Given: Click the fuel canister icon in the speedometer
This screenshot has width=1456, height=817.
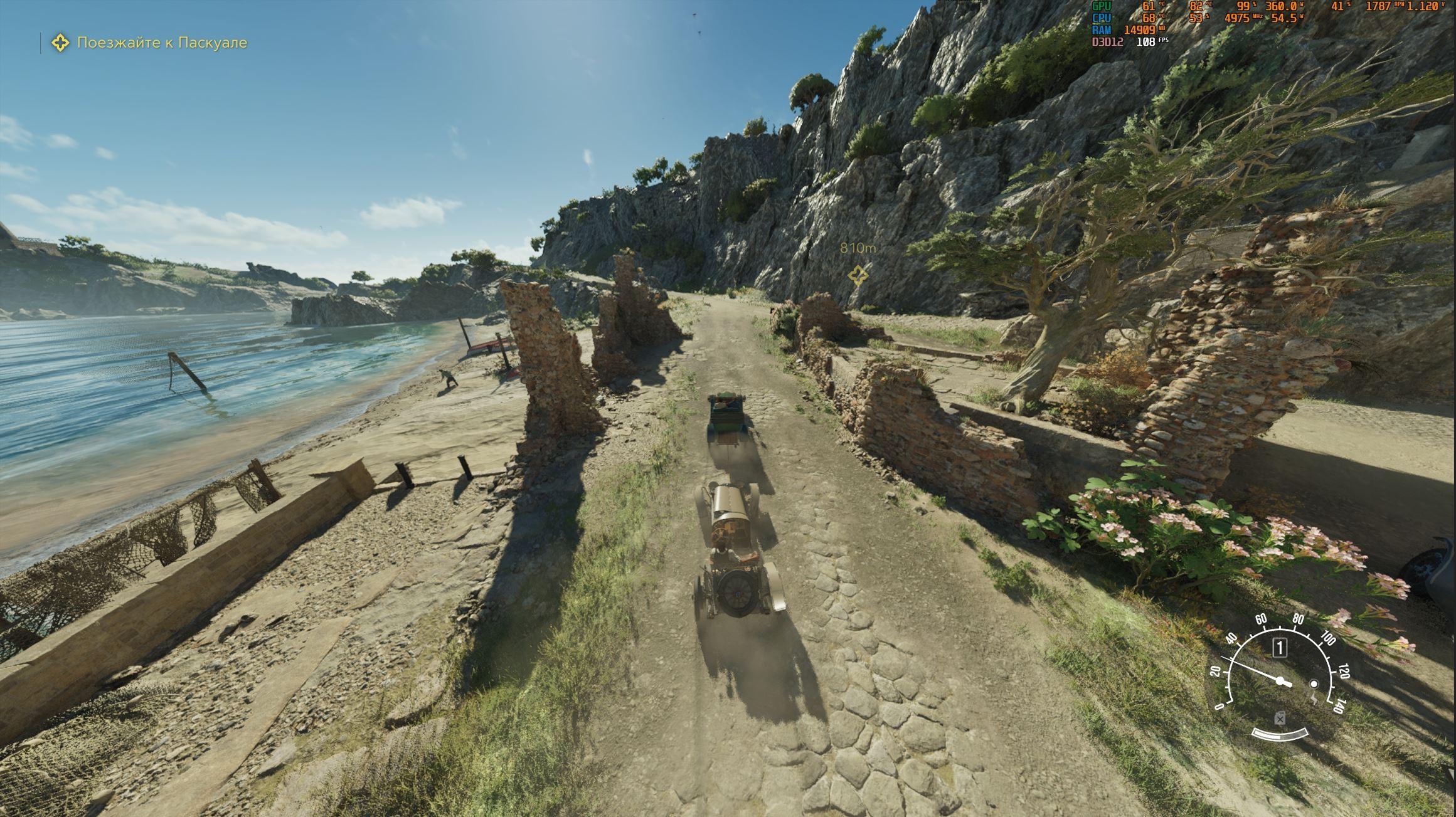Looking at the screenshot, I should [x=1280, y=719].
